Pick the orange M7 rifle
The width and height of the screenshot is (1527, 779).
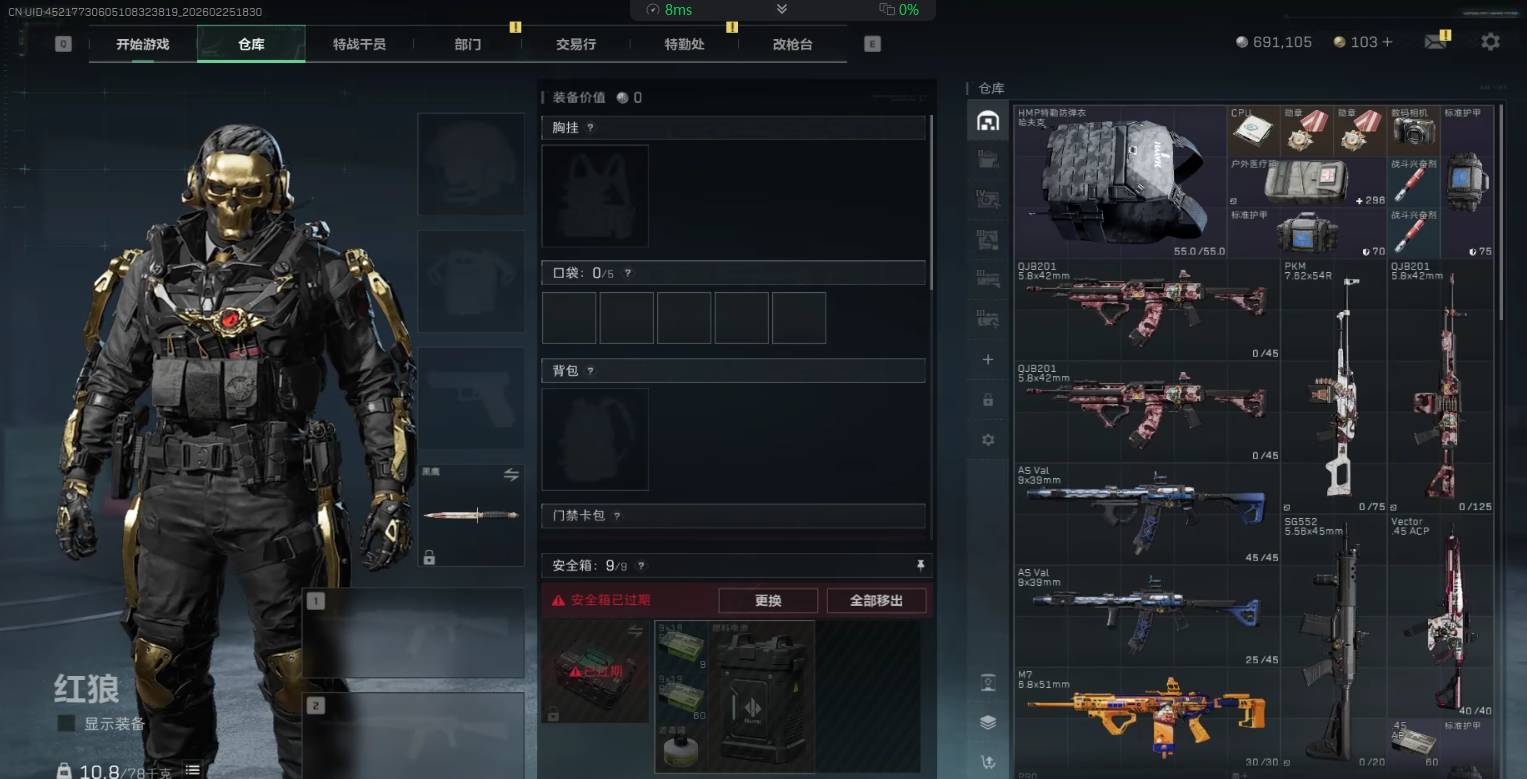point(1146,717)
